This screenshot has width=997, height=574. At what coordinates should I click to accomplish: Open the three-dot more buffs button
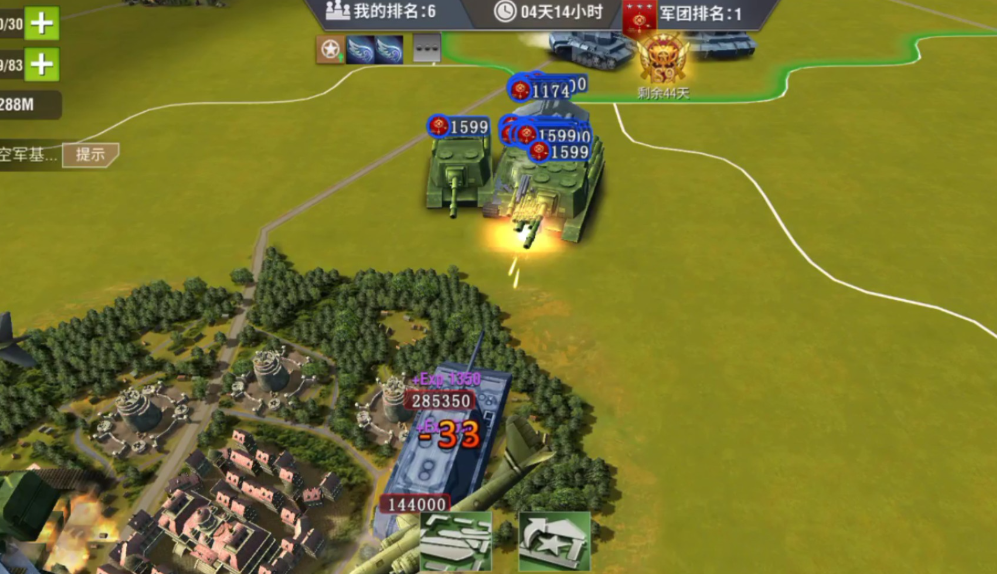(x=427, y=48)
